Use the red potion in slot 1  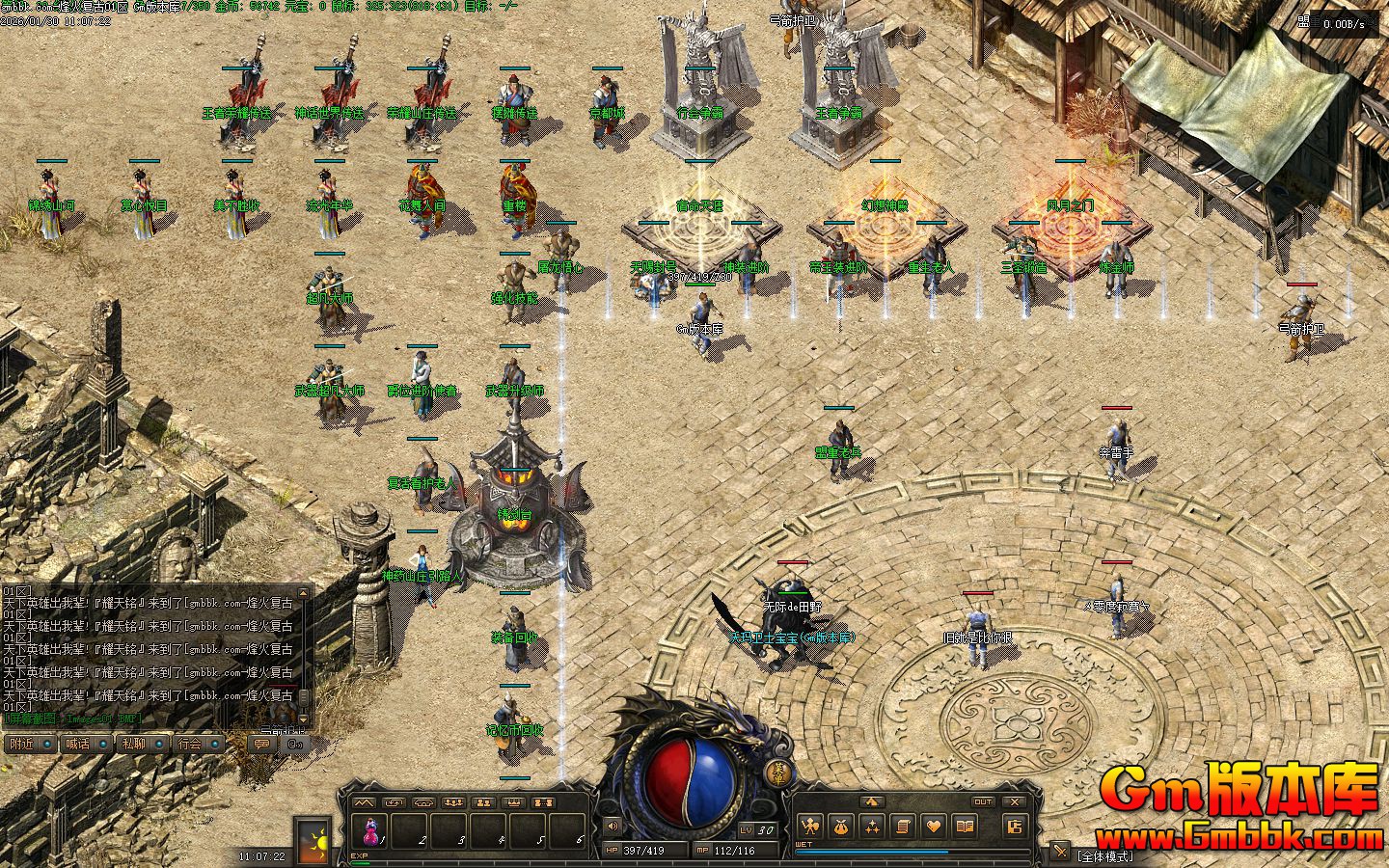(x=371, y=829)
